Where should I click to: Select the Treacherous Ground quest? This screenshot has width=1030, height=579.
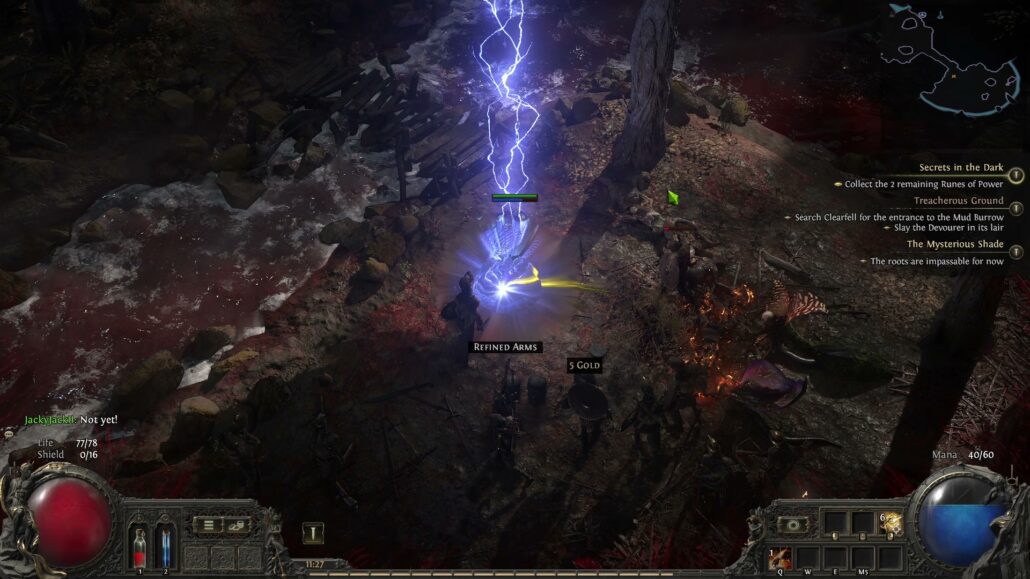(x=958, y=201)
